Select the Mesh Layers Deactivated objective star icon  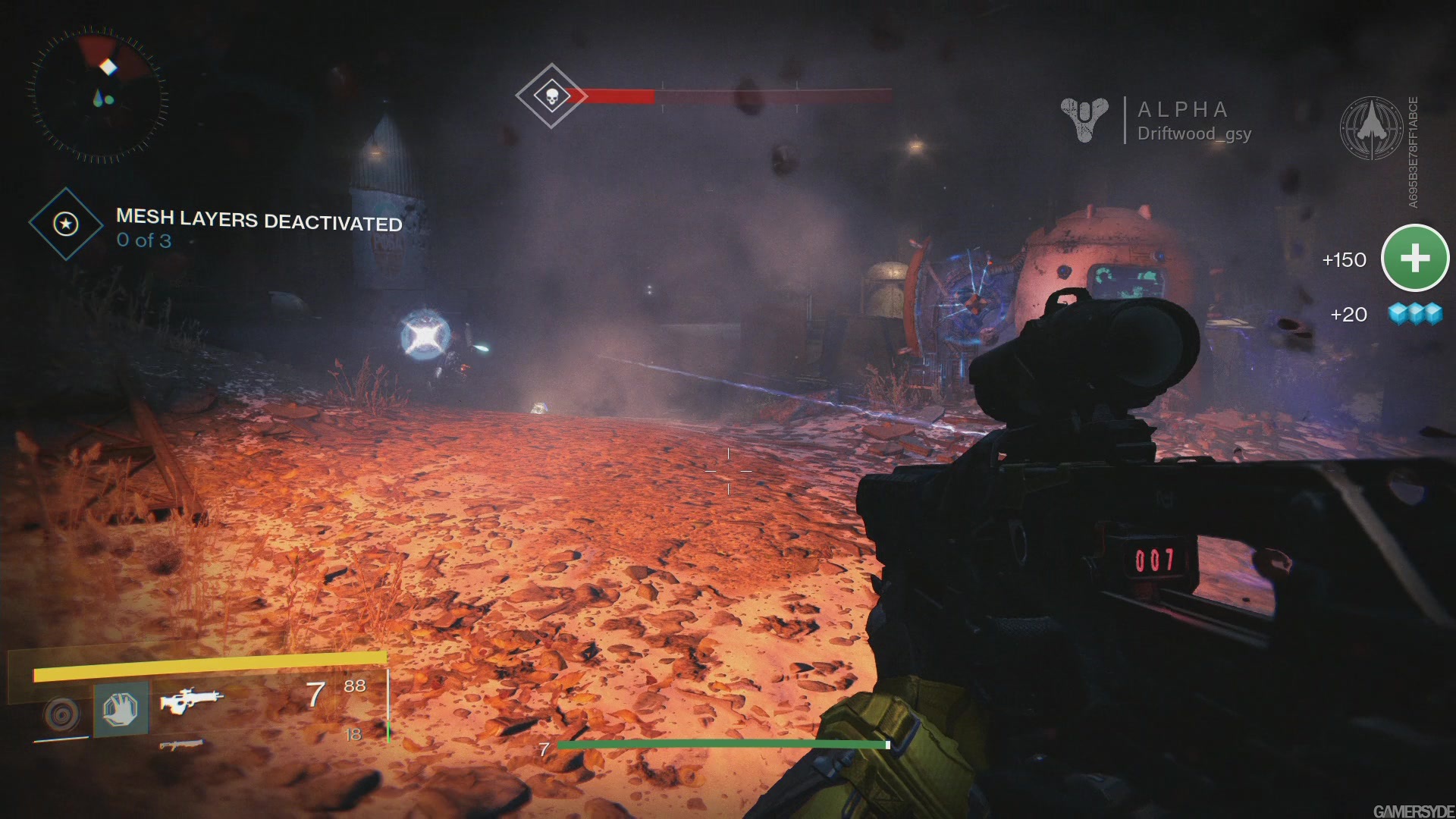pyautogui.click(x=66, y=224)
